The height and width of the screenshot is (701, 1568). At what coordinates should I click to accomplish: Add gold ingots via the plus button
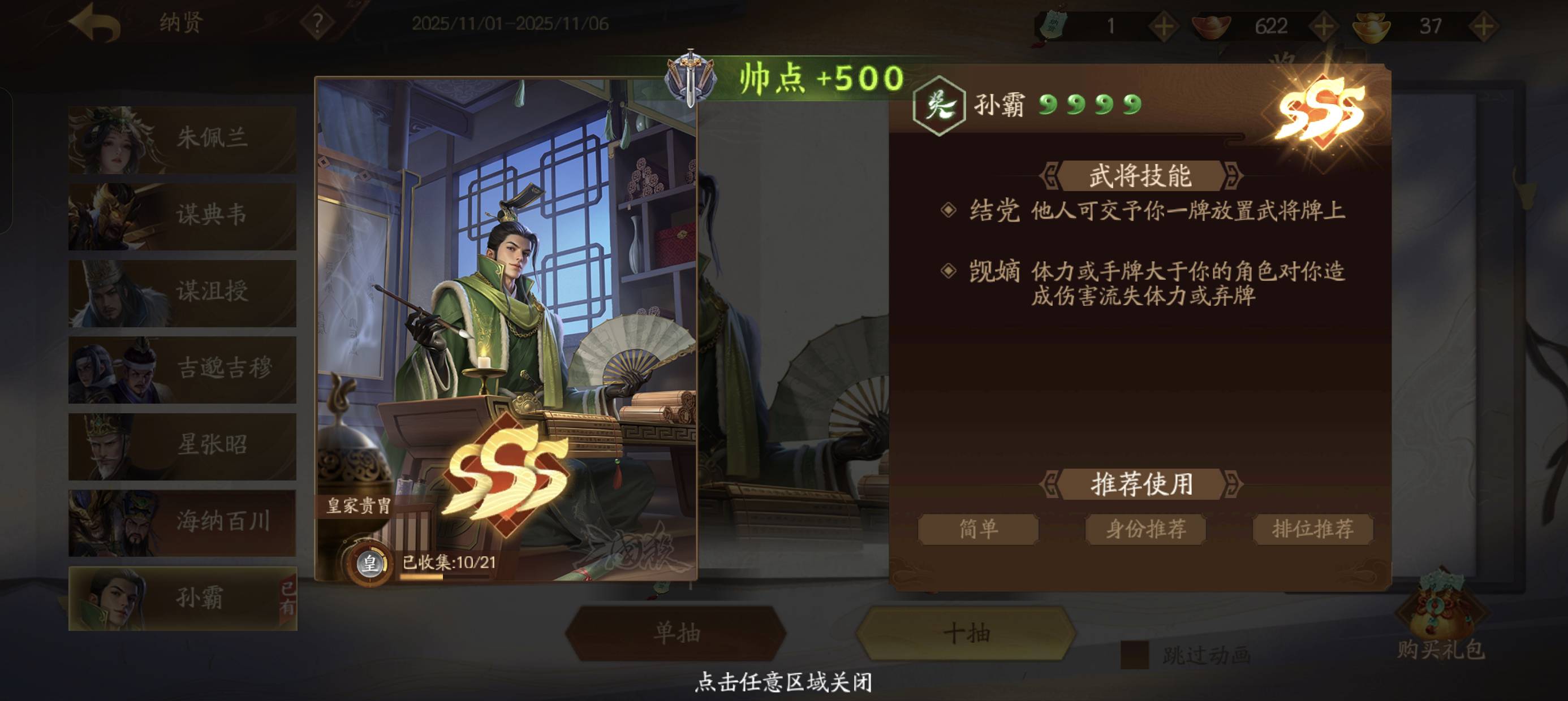[1483, 26]
